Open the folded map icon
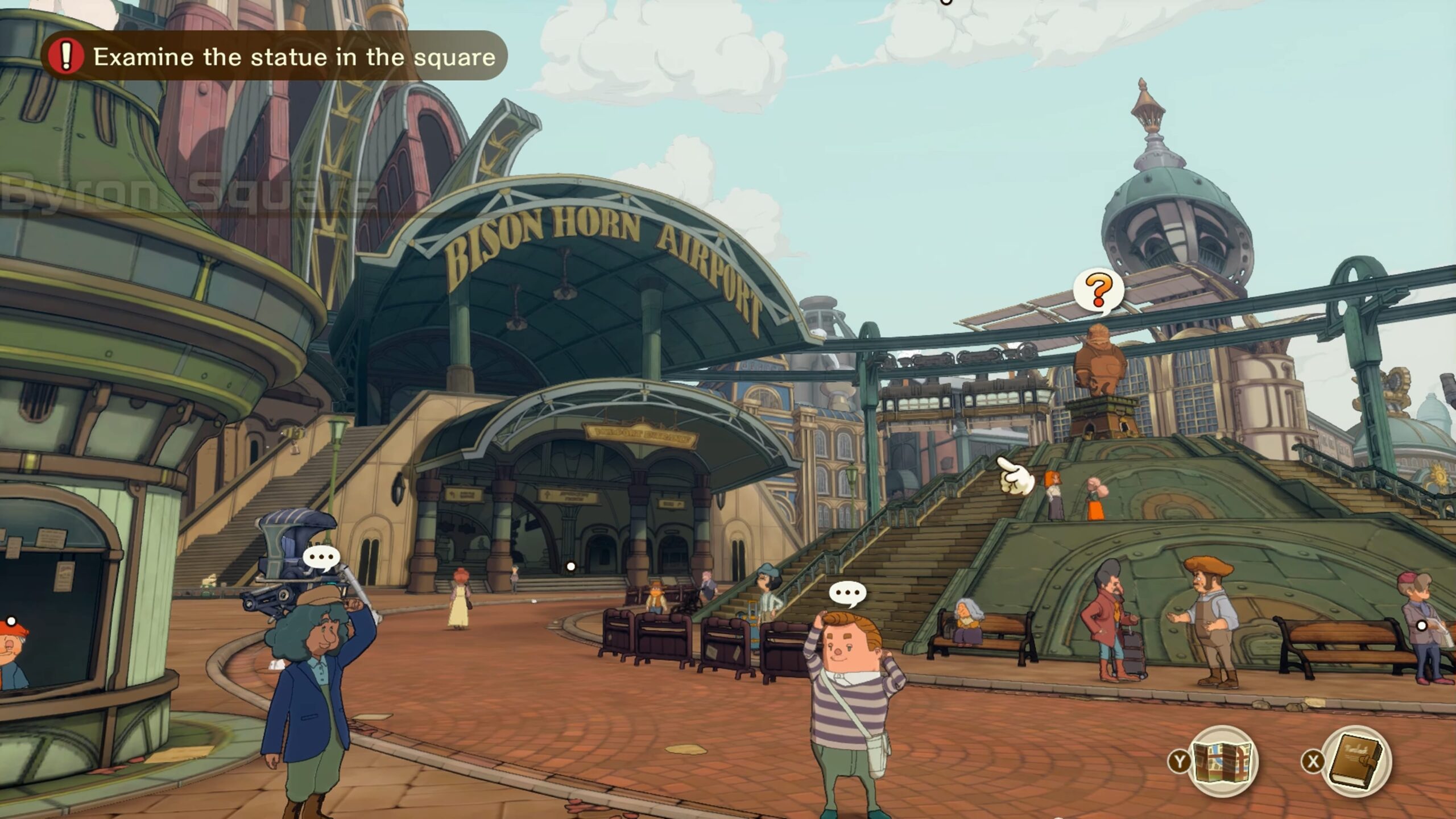1456x819 pixels. (1223, 761)
